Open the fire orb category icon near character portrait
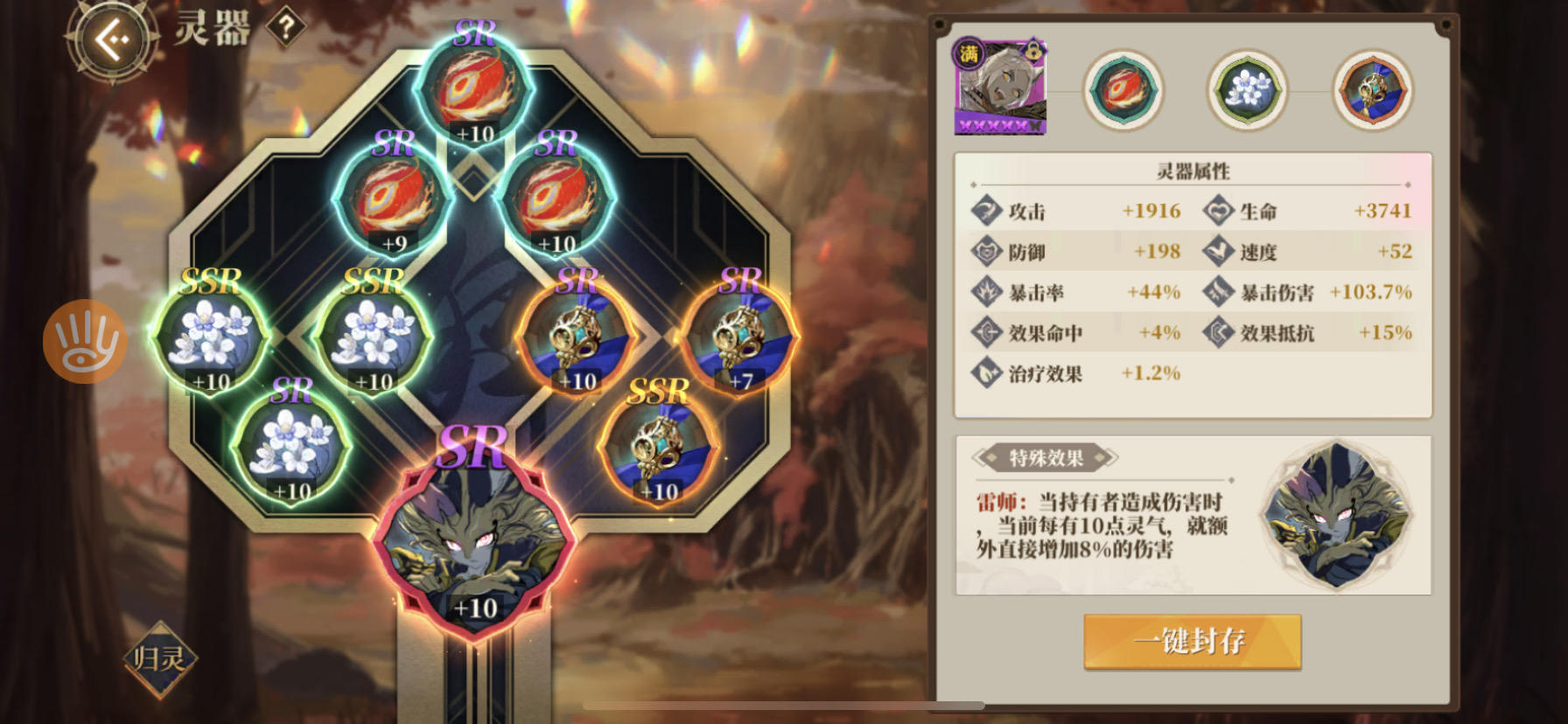Screen dimensions: 1568x724 click(x=1124, y=90)
